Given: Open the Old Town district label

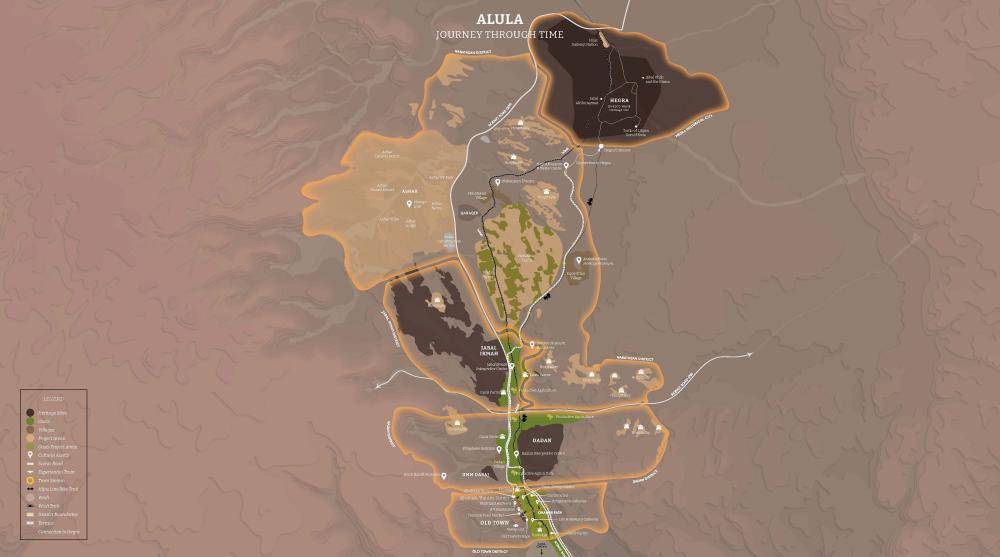Looking at the screenshot, I should pyautogui.click(x=492, y=523).
